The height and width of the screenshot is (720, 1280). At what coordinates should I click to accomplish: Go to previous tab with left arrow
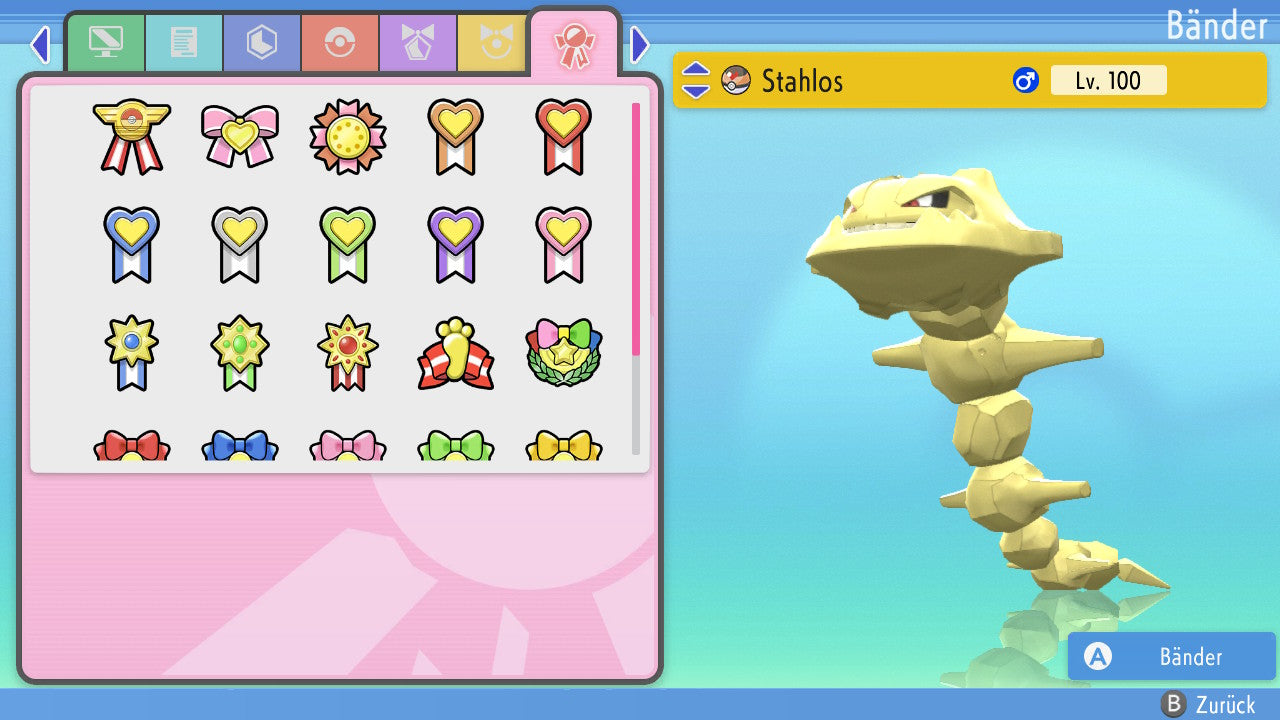[x=40, y=44]
